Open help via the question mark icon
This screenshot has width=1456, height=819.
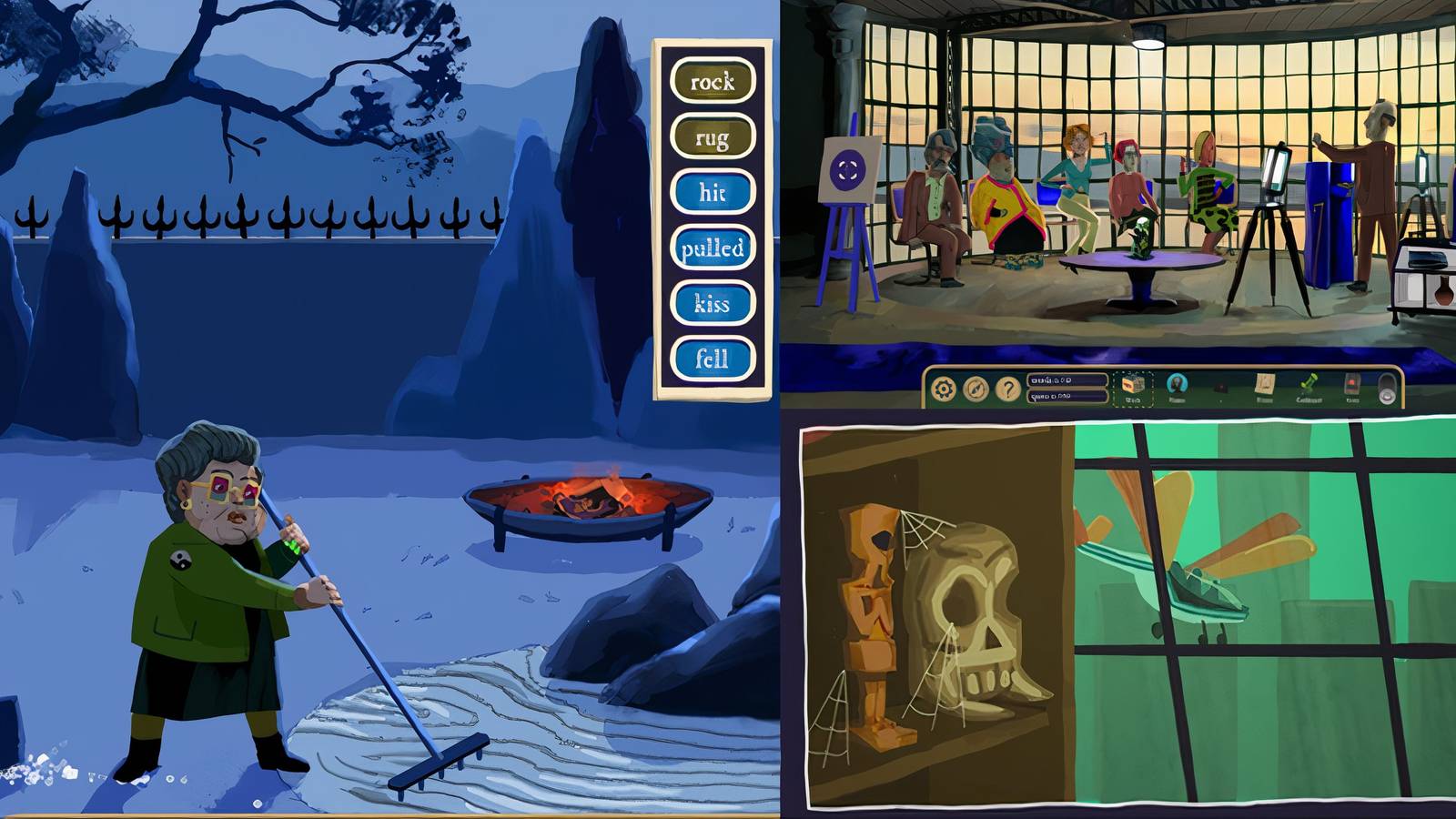tap(1008, 387)
